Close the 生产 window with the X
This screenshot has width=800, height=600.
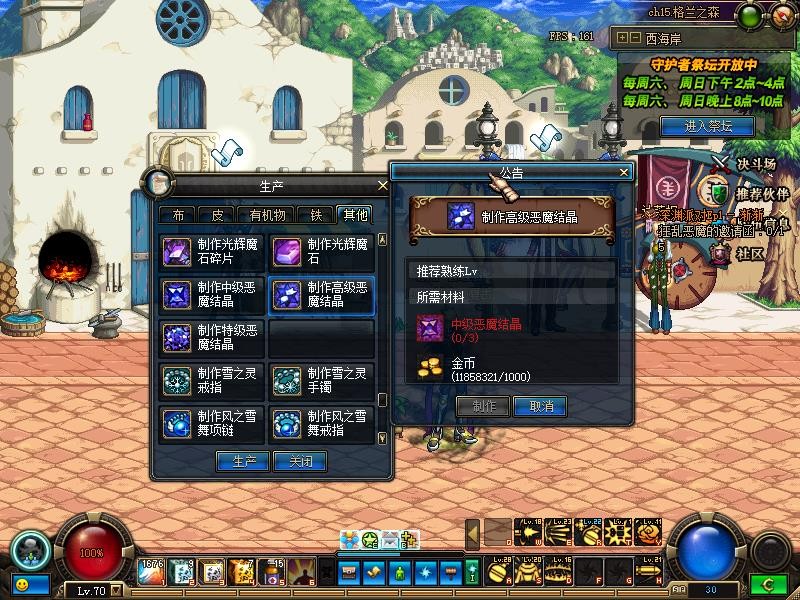click(x=382, y=186)
